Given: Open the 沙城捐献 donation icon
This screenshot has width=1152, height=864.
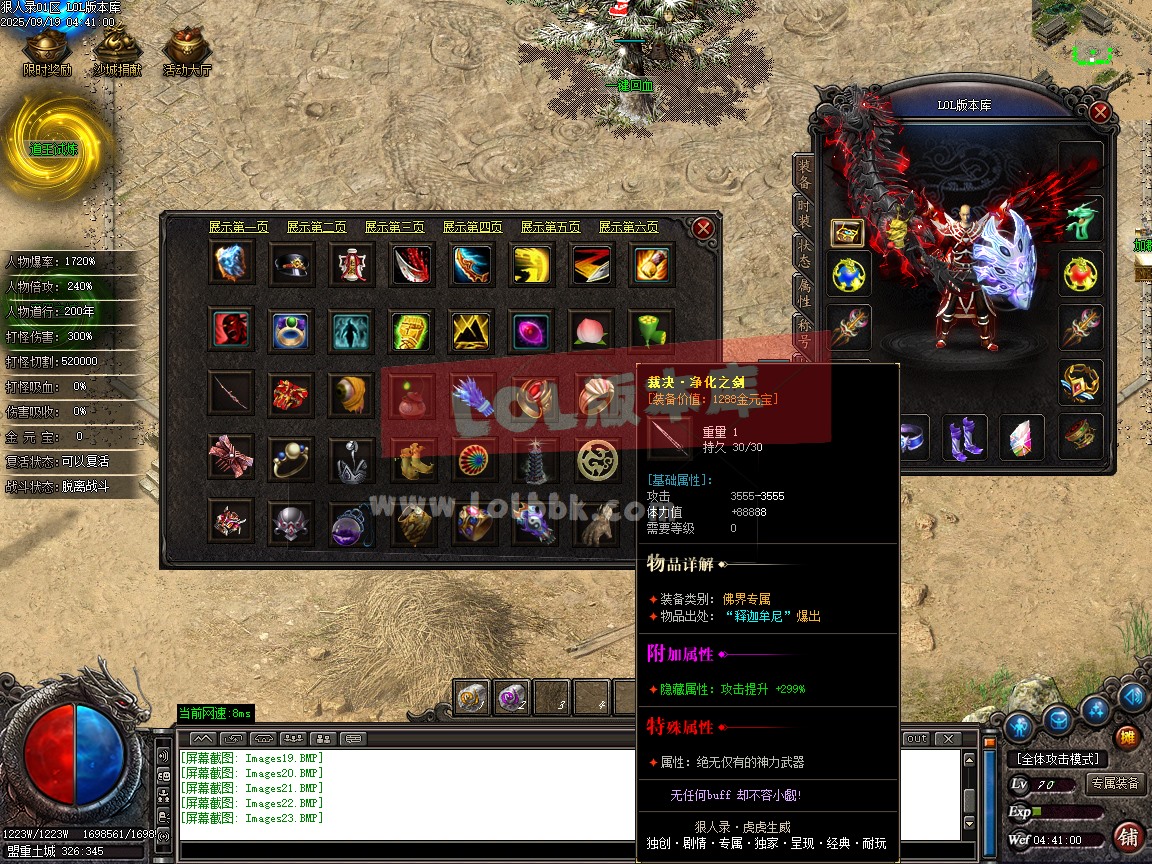Looking at the screenshot, I should [x=117, y=52].
